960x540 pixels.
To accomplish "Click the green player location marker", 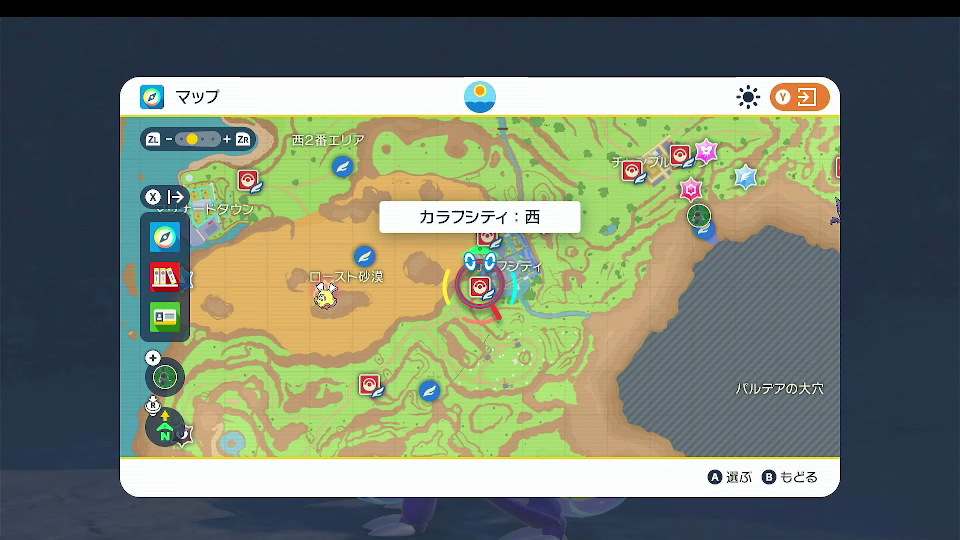I will [x=700, y=215].
